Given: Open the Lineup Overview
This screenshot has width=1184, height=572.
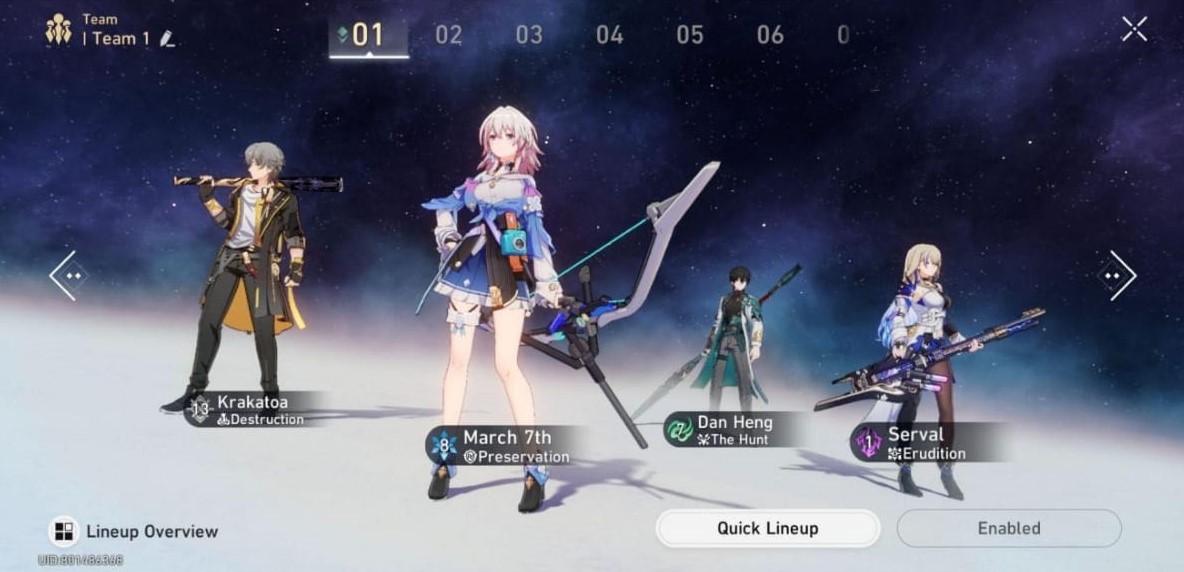Looking at the screenshot, I should click(135, 531).
